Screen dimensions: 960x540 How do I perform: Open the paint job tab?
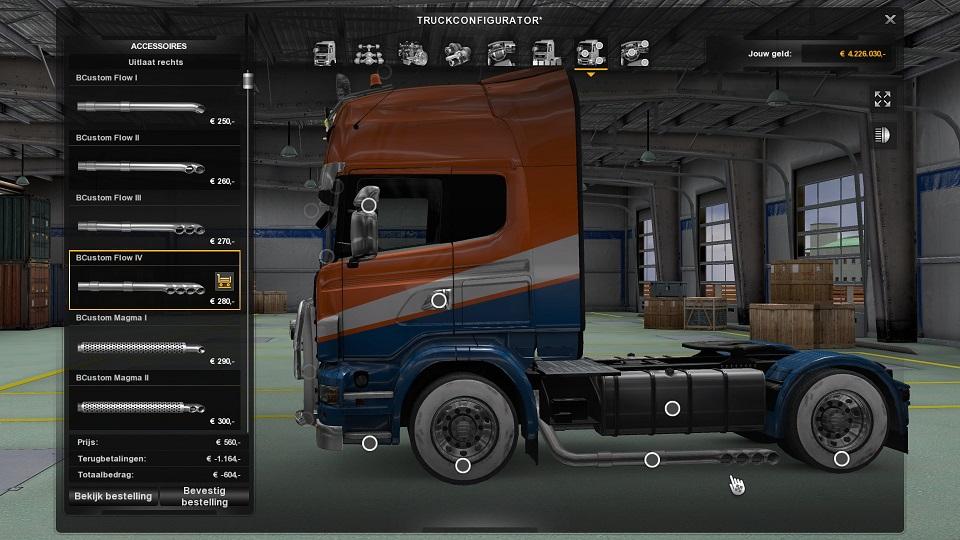coord(545,52)
